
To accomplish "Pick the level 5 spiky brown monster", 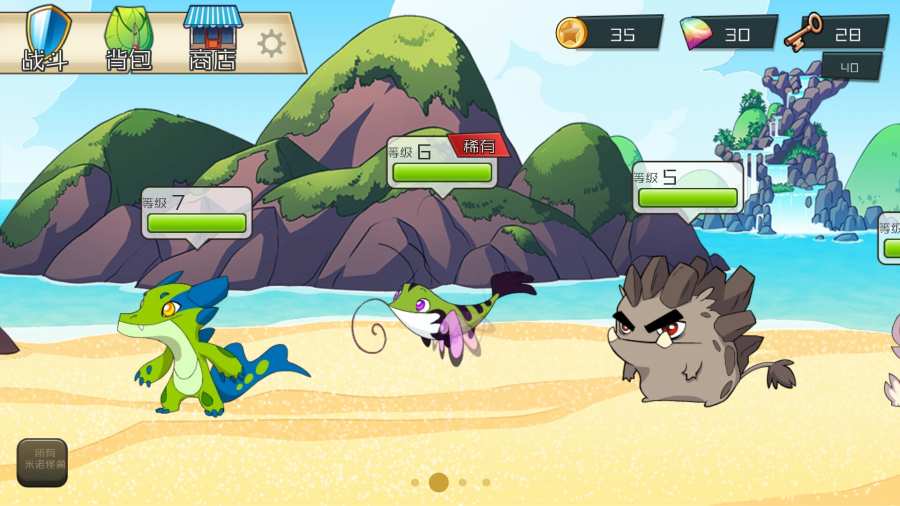I will coord(690,330).
